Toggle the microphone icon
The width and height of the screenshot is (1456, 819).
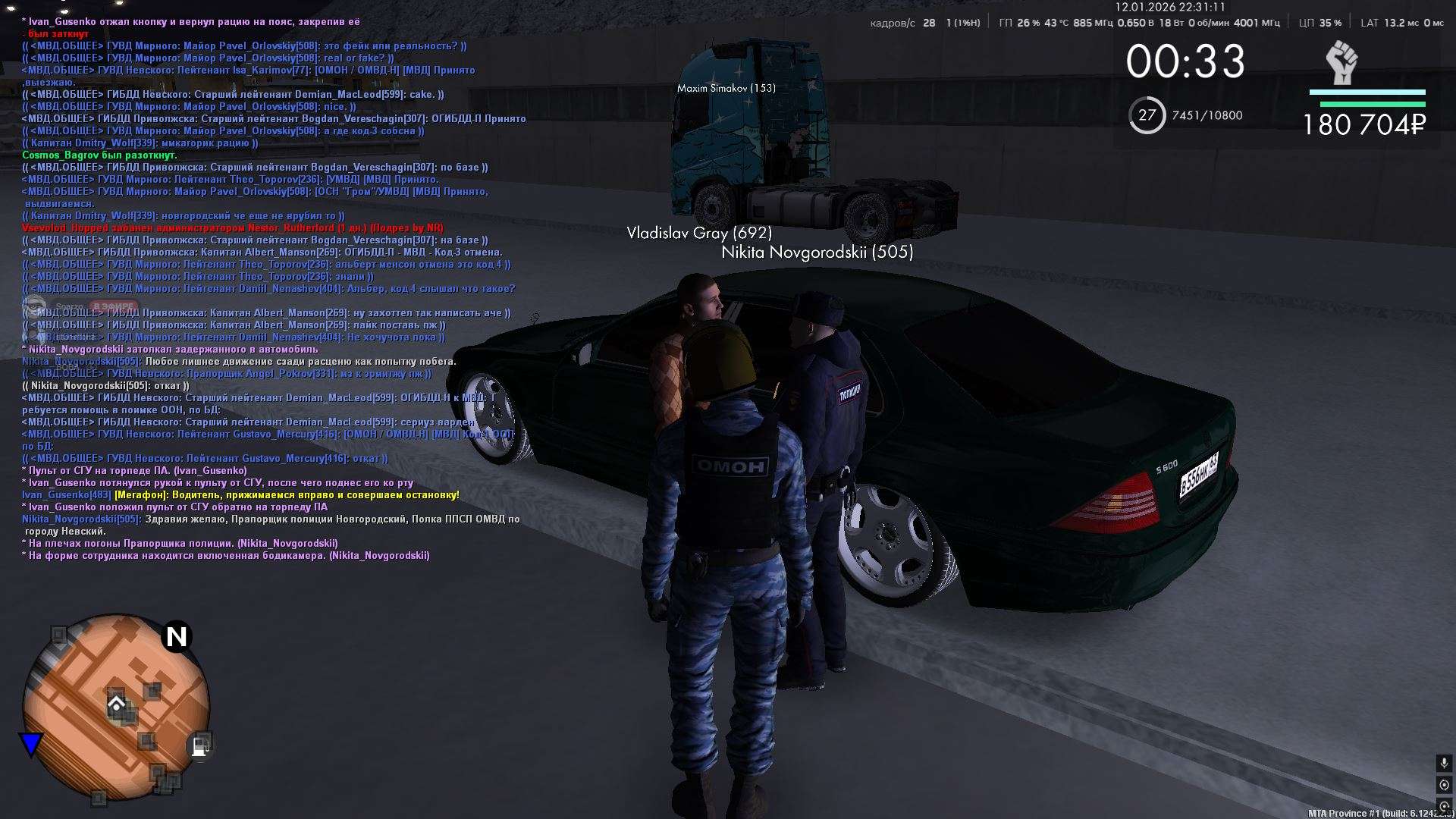click(1444, 764)
